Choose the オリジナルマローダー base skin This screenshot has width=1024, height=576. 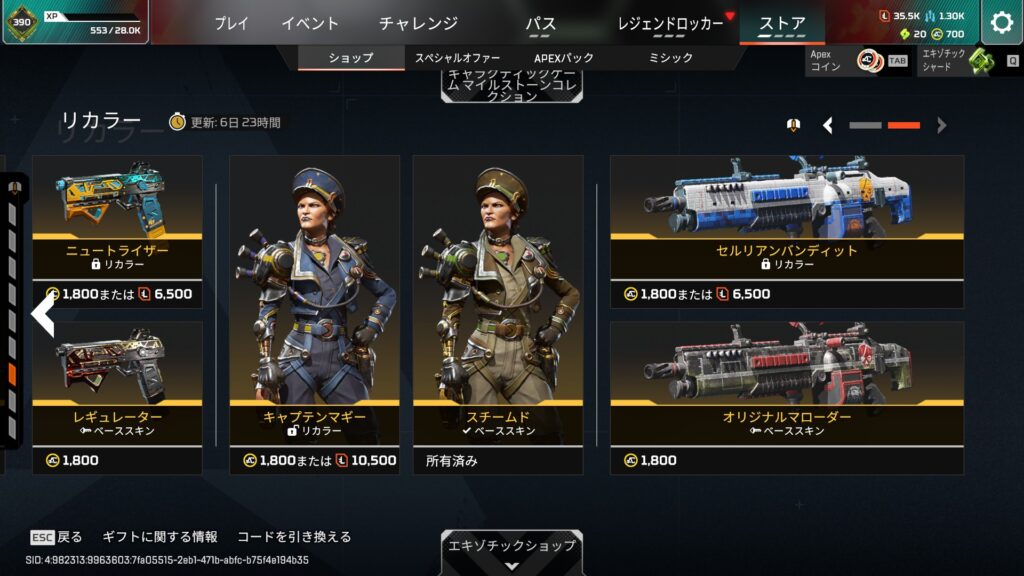pos(787,397)
